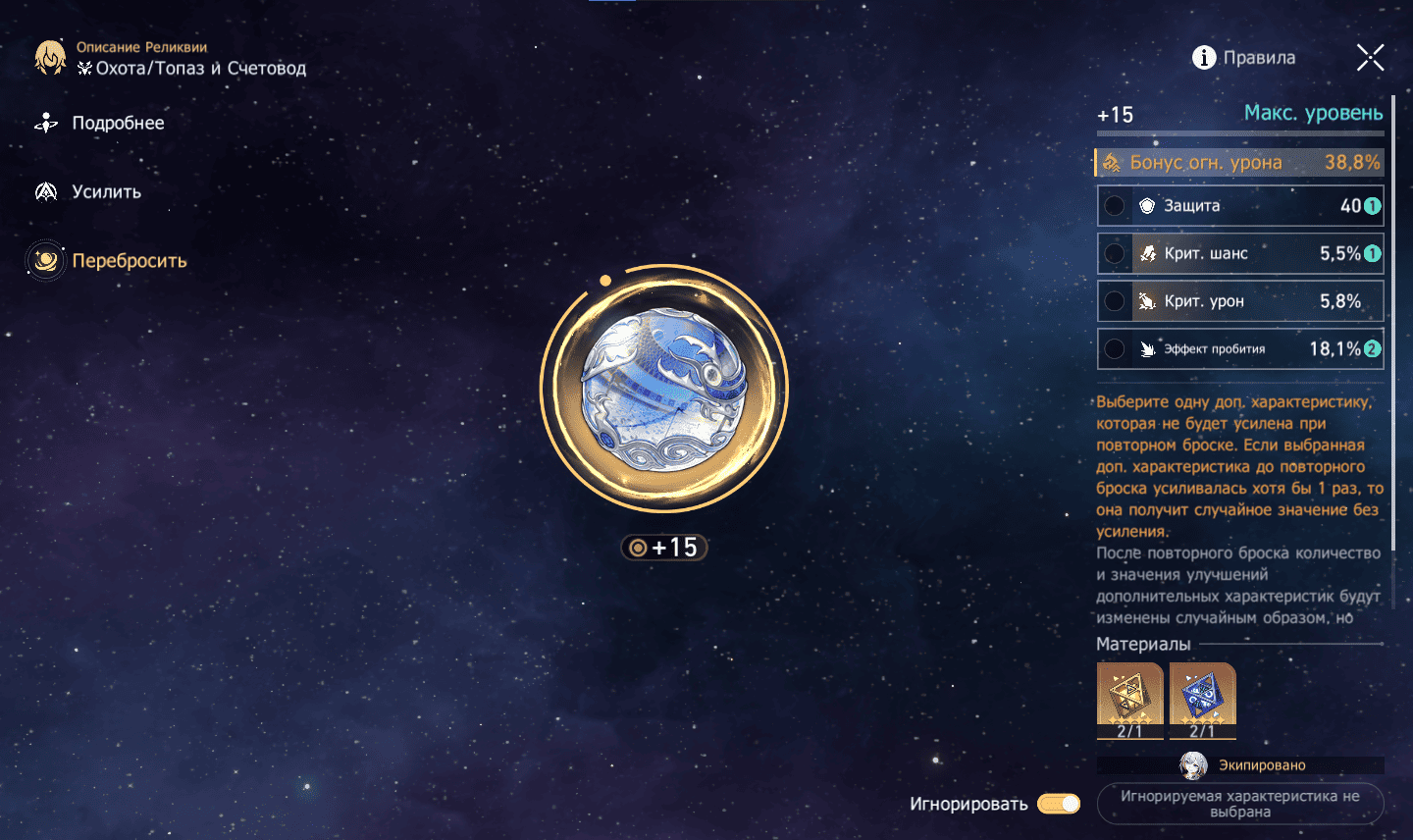Select the Защита substat radio button

point(1115,206)
